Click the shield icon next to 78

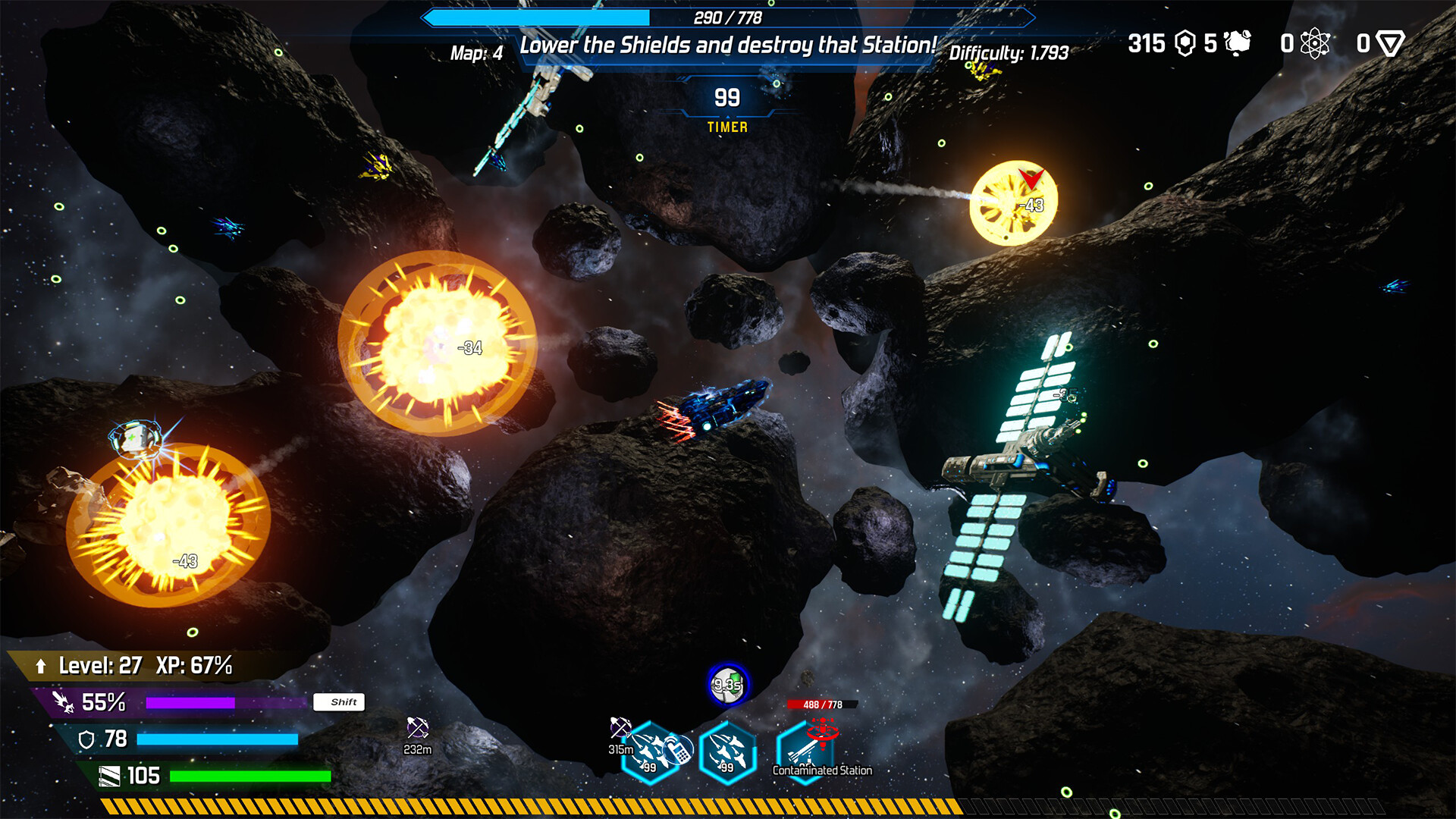pyautogui.click(x=86, y=737)
